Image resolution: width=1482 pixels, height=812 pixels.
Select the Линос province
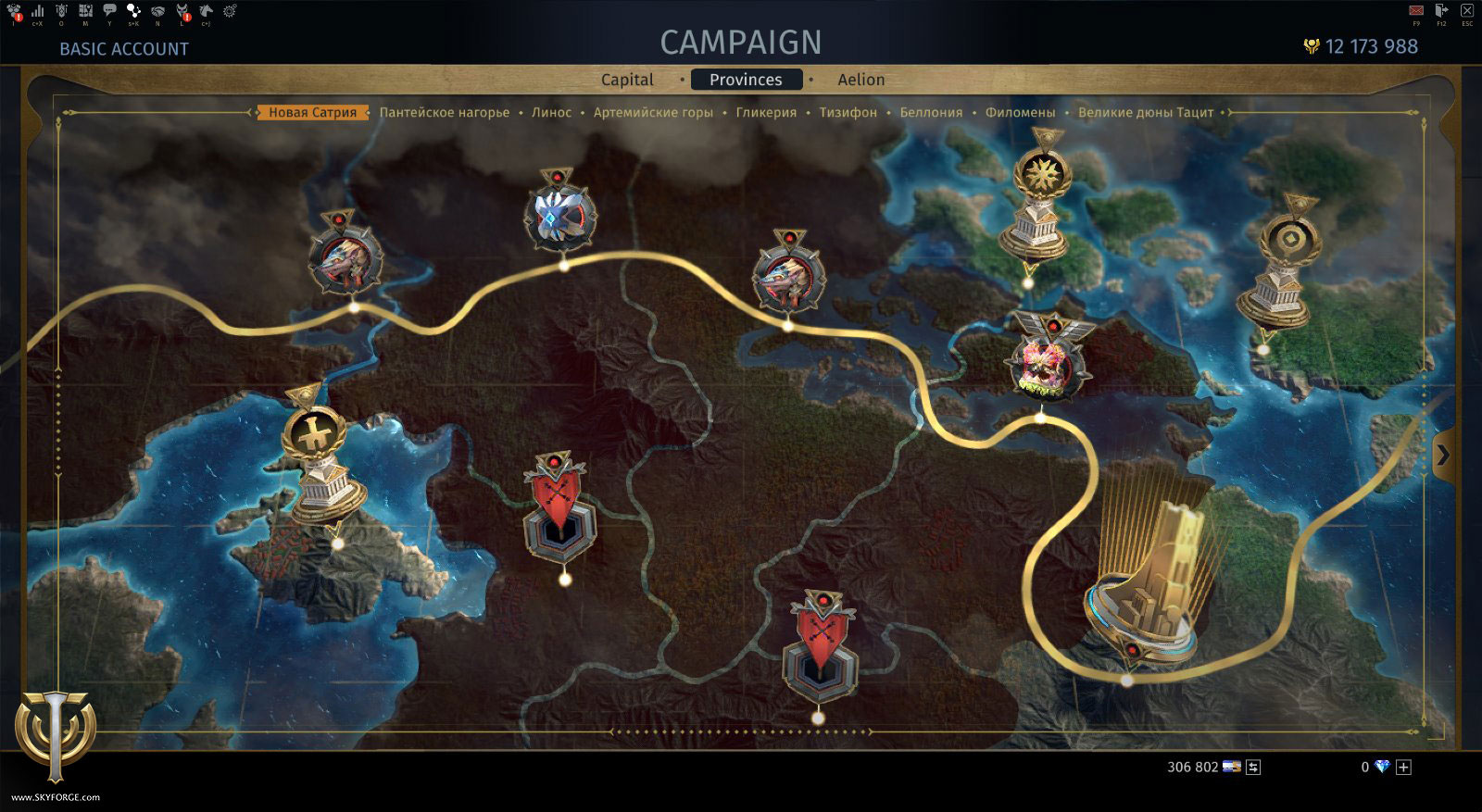552,112
